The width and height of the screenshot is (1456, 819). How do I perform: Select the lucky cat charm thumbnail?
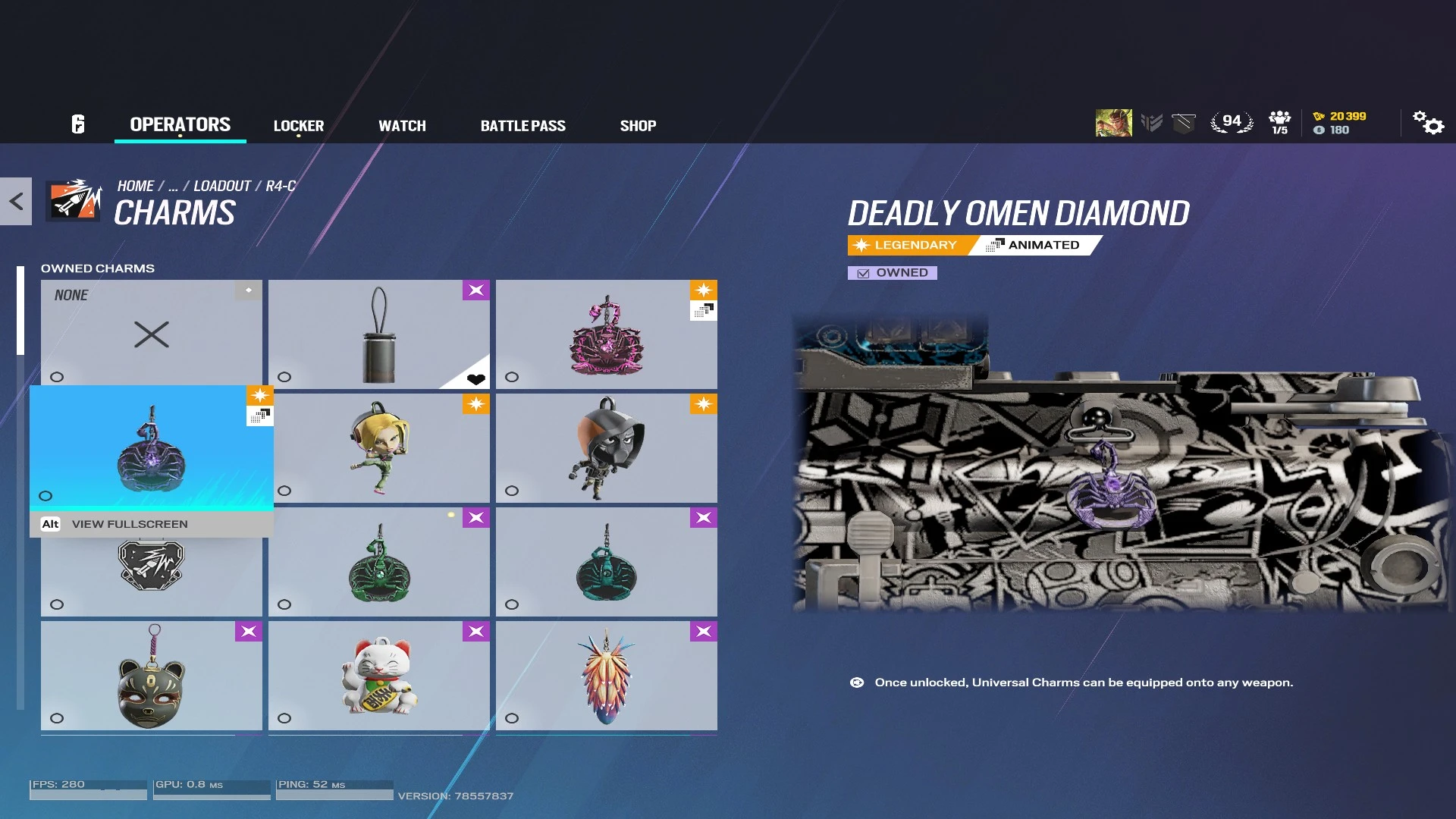[378, 675]
